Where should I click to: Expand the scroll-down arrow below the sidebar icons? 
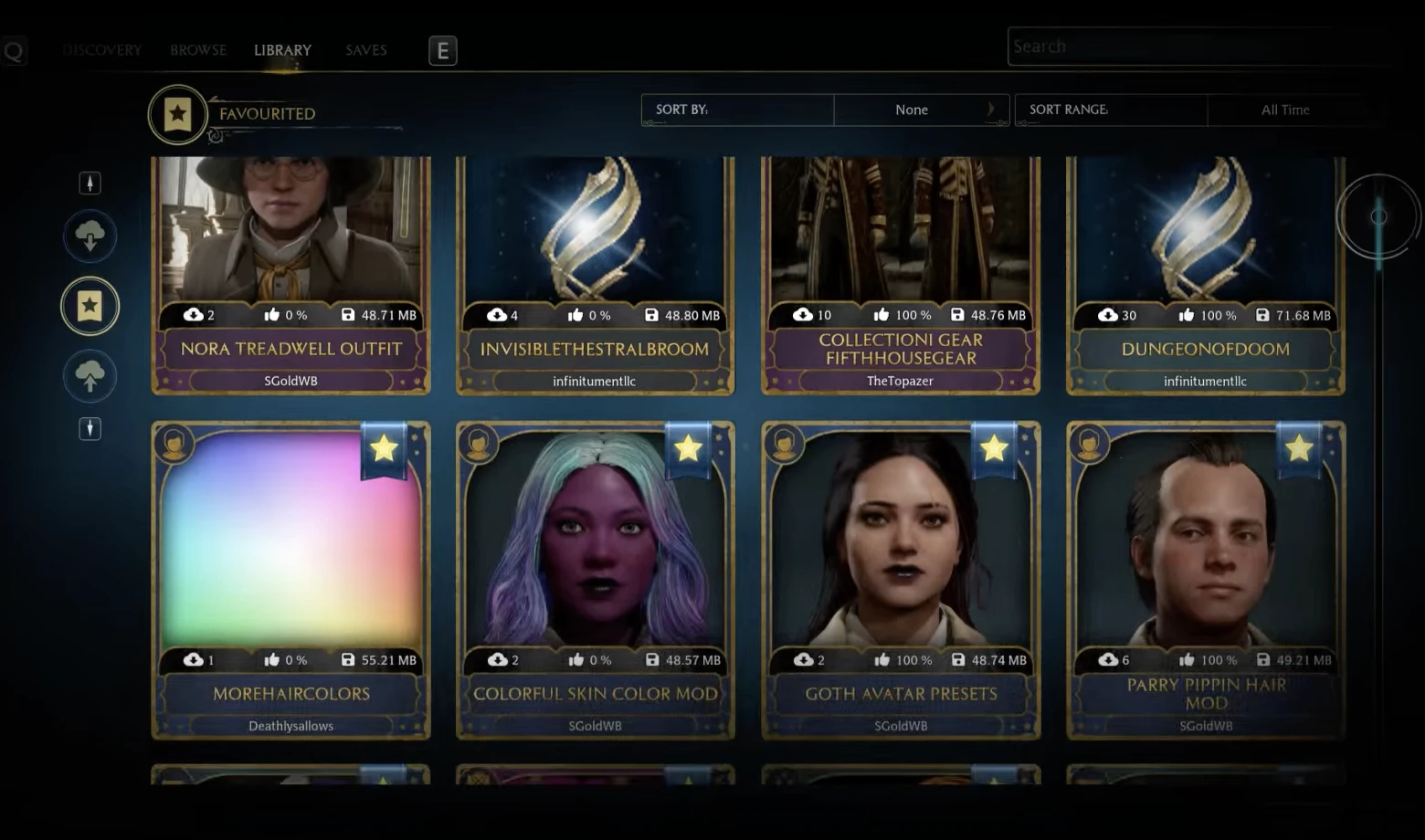[90, 428]
